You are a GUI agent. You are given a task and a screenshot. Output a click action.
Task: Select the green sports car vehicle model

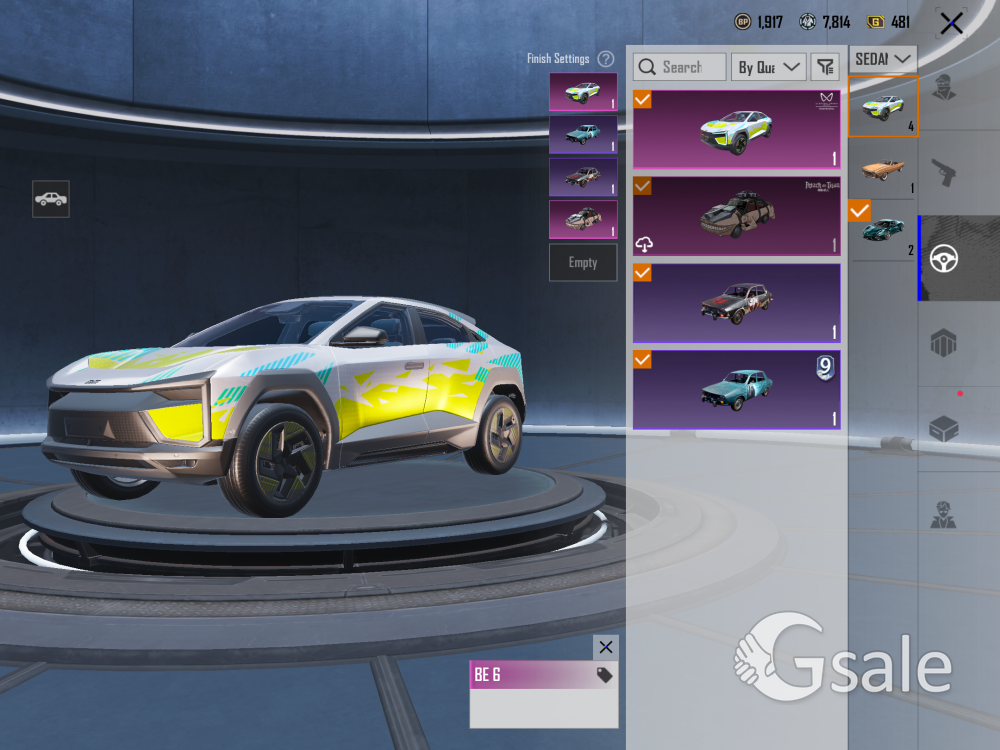click(x=883, y=230)
